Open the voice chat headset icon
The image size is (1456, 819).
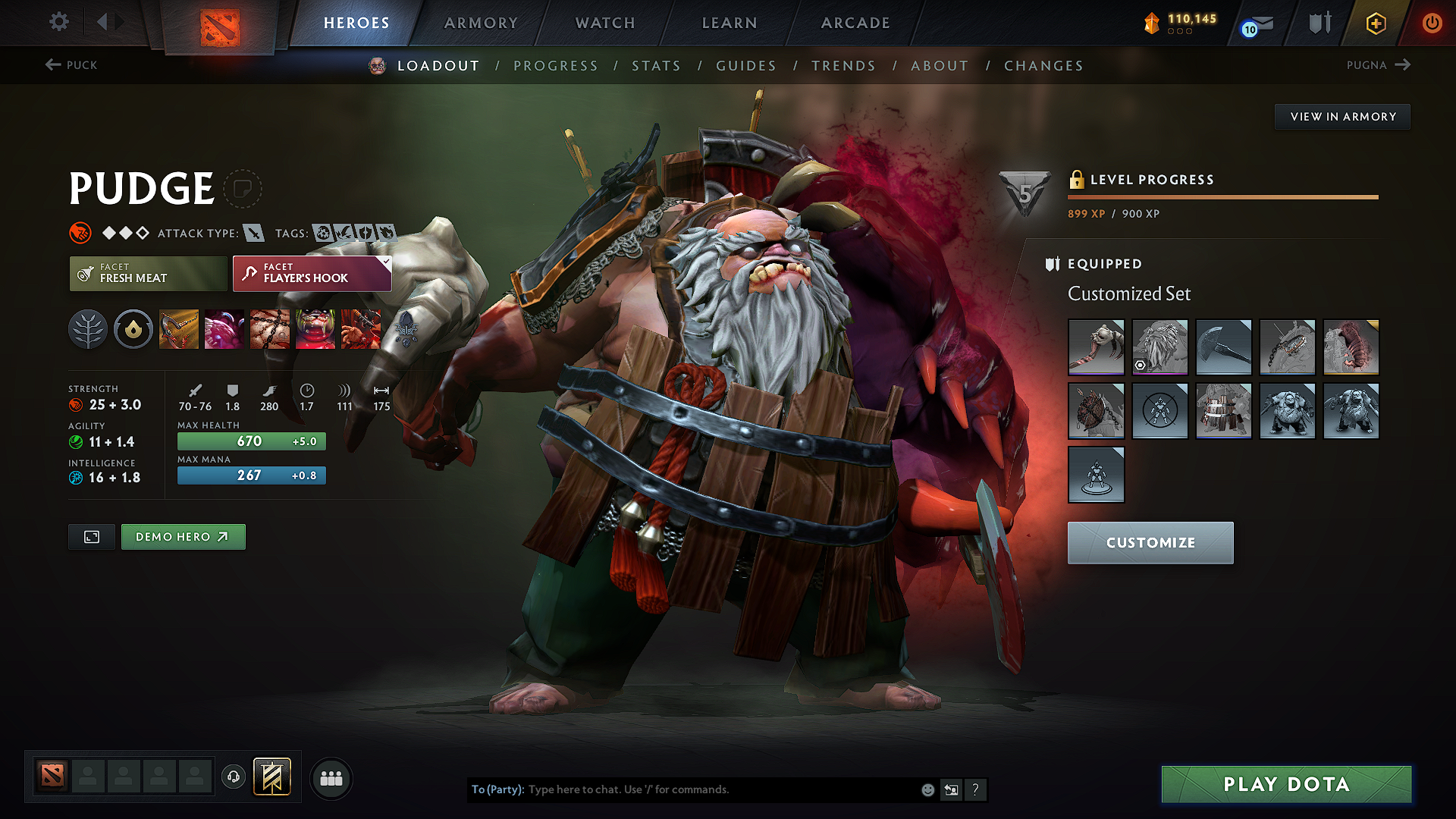pyautogui.click(x=233, y=777)
